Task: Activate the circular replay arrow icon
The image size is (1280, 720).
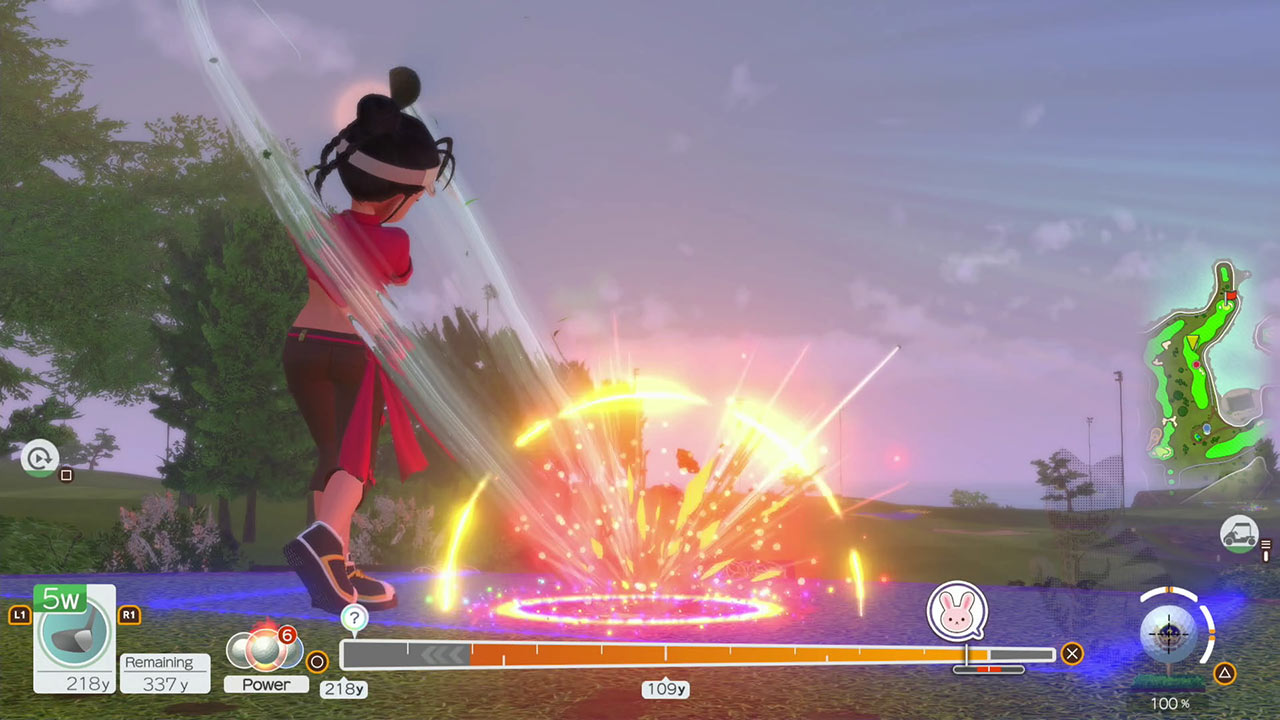Action: coord(40,458)
